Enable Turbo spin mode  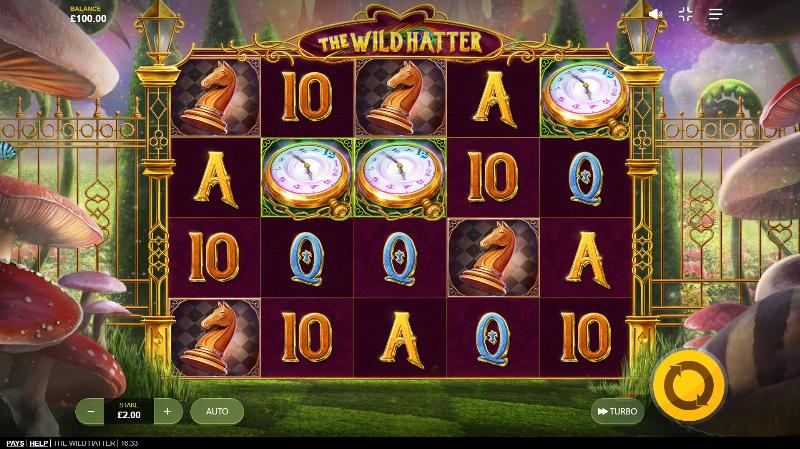pyautogui.click(x=616, y=411)
